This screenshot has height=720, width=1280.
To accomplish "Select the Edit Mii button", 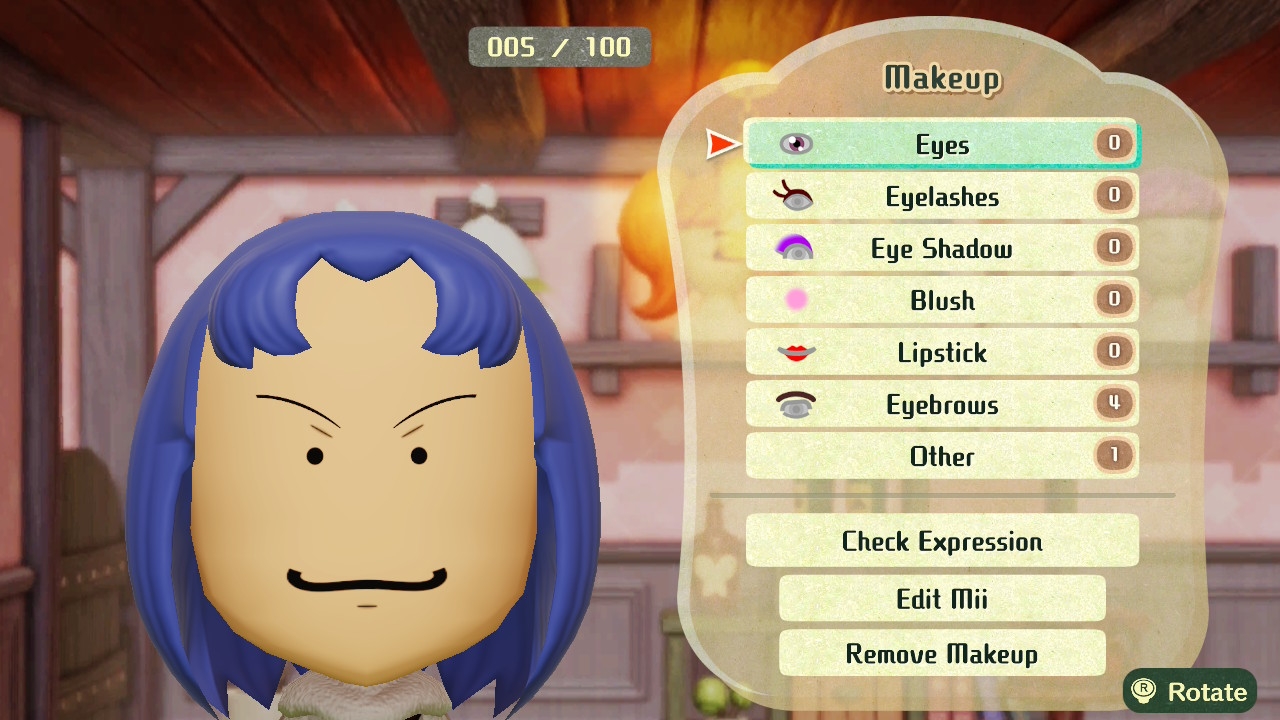I will coord(941,599).
